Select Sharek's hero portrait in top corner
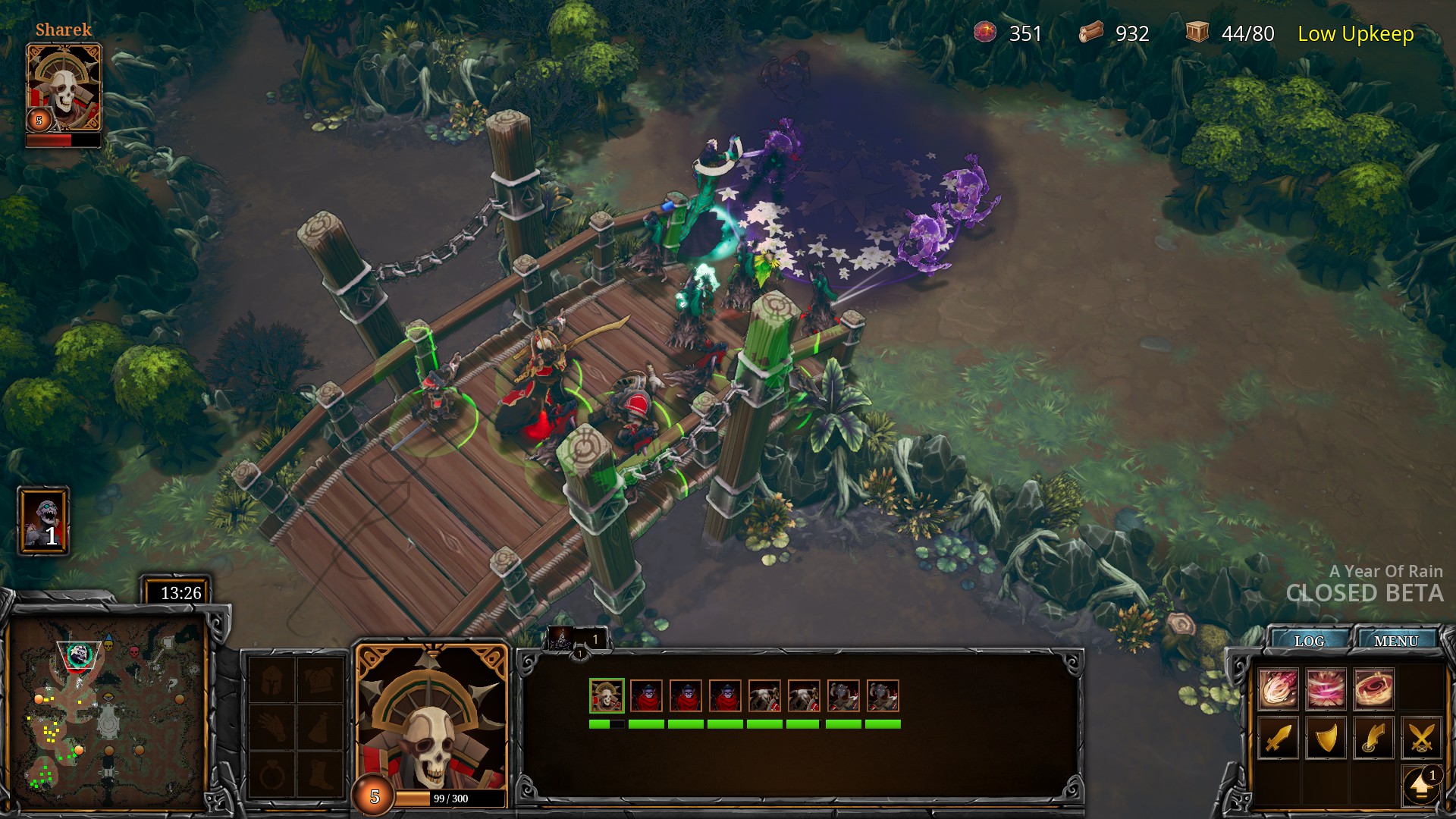Viewport: 1456px width, 819px height. [x=64, y=87]
